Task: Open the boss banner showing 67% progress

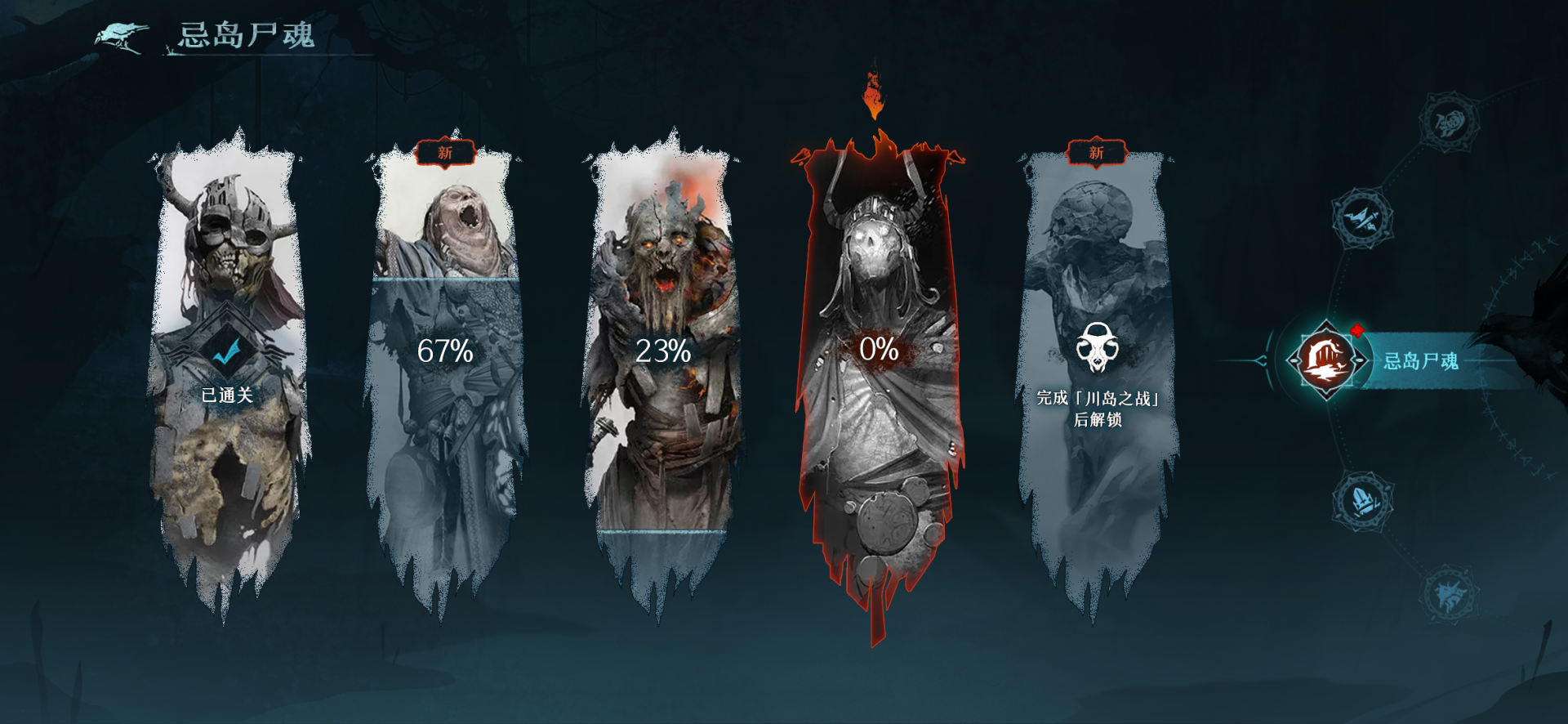Action: [445, 368]
